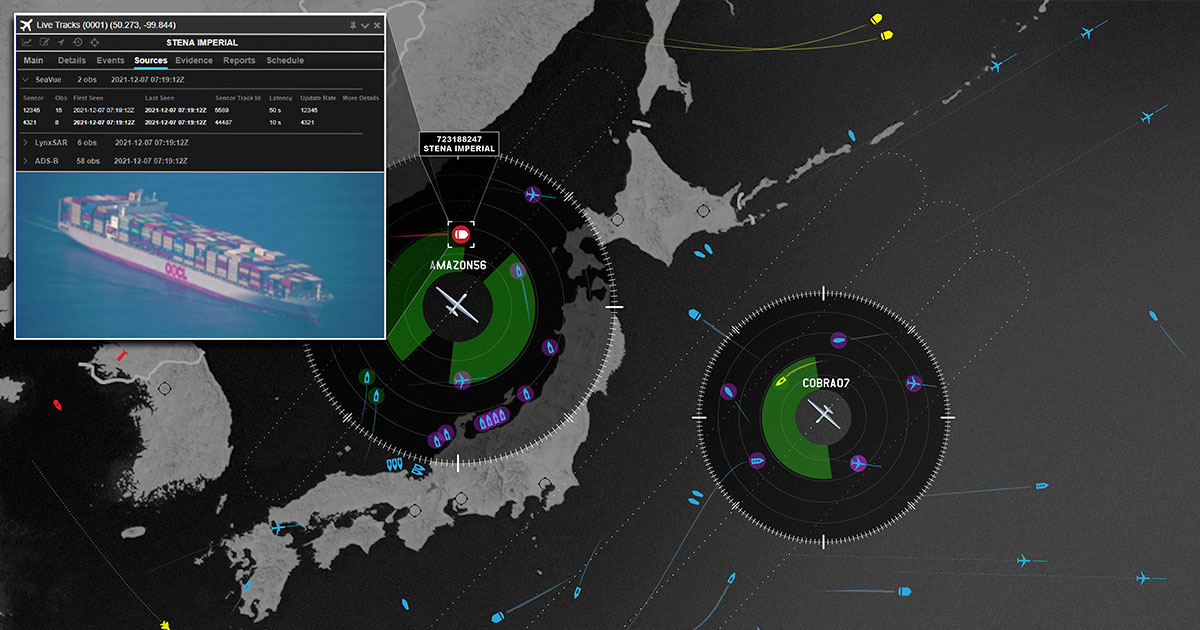Open the container ship image thumbnail
The height and width of the screenshot is (630, 1200).
coord(200,255)
